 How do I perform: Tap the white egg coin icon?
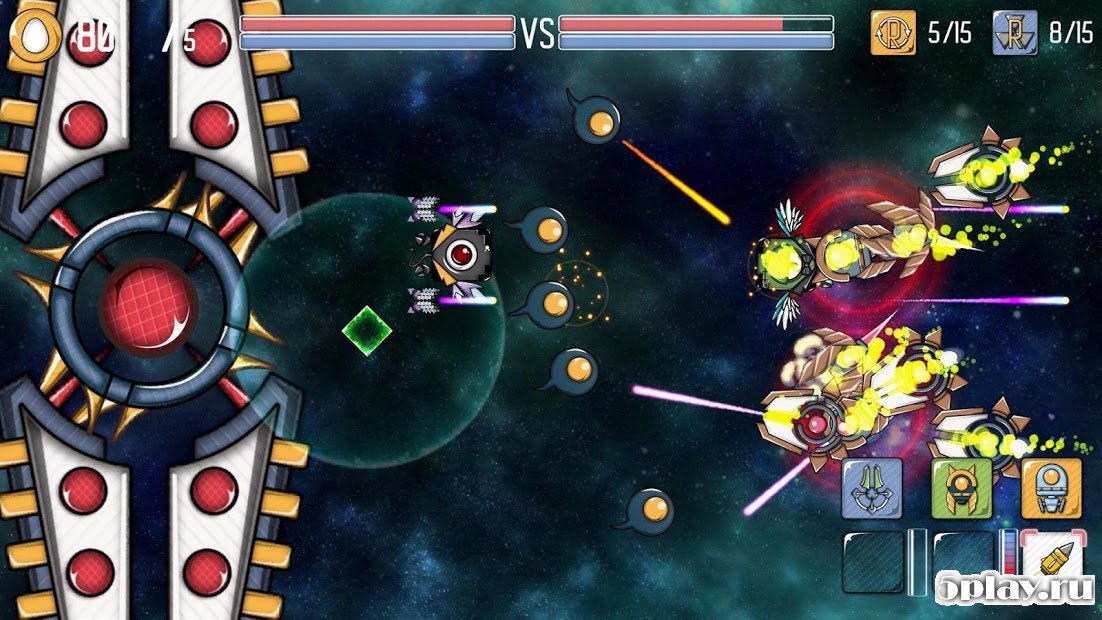pos(35,37)
